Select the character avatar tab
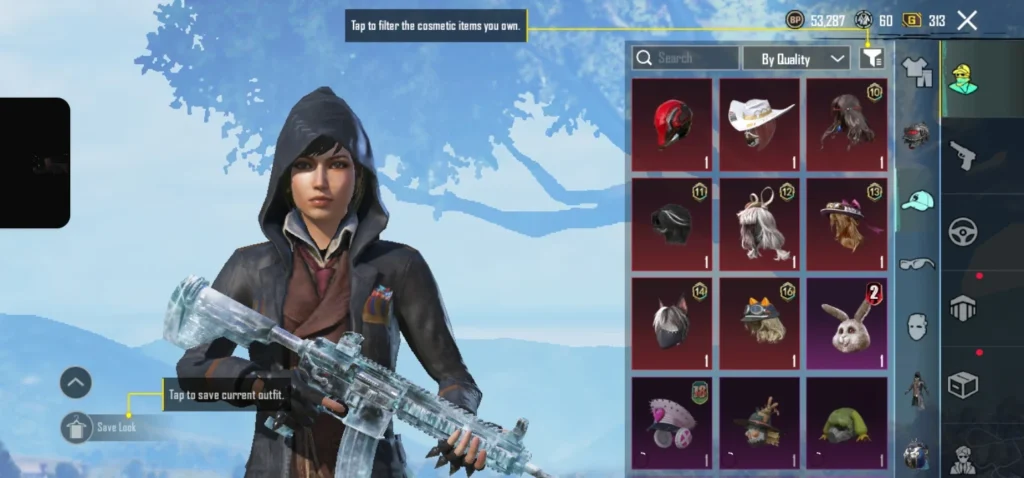1024x478 pixels. (963, 80)
